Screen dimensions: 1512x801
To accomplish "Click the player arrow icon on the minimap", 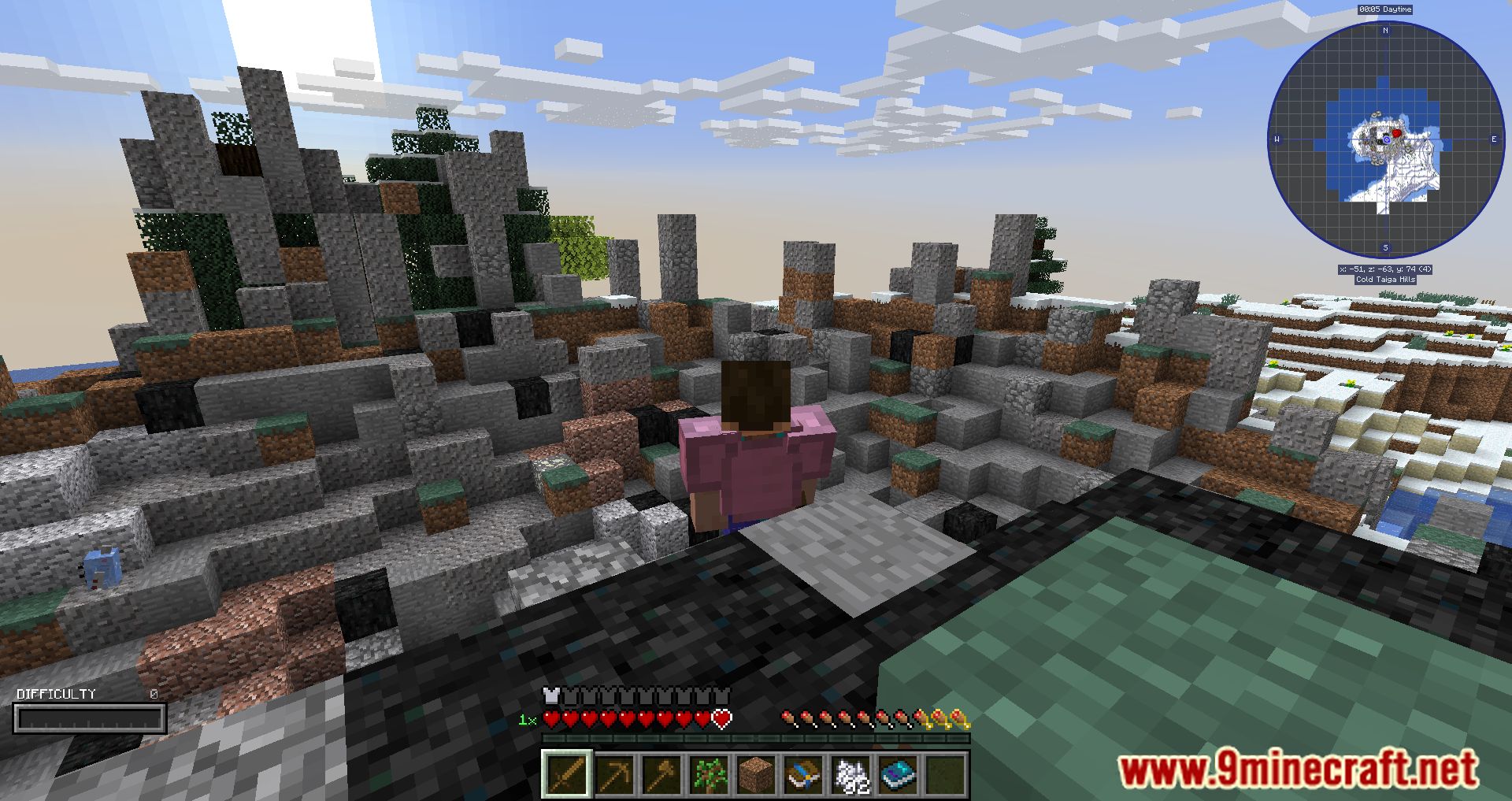I will coord(1388,140).
